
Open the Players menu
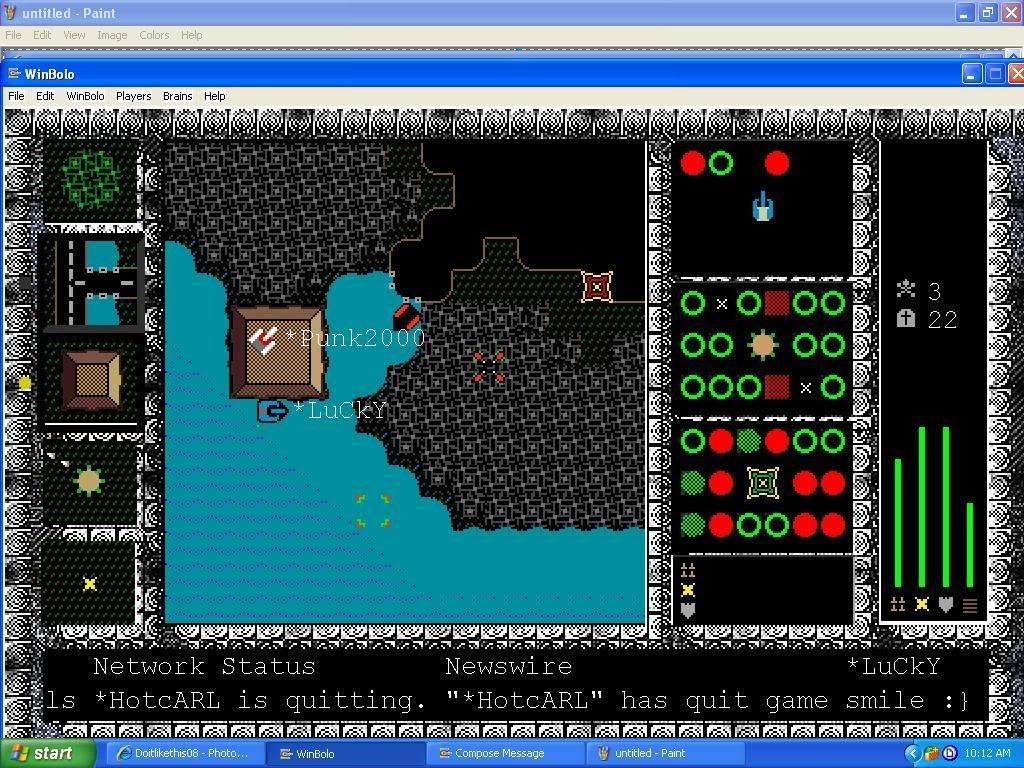[x=133, y=96]
